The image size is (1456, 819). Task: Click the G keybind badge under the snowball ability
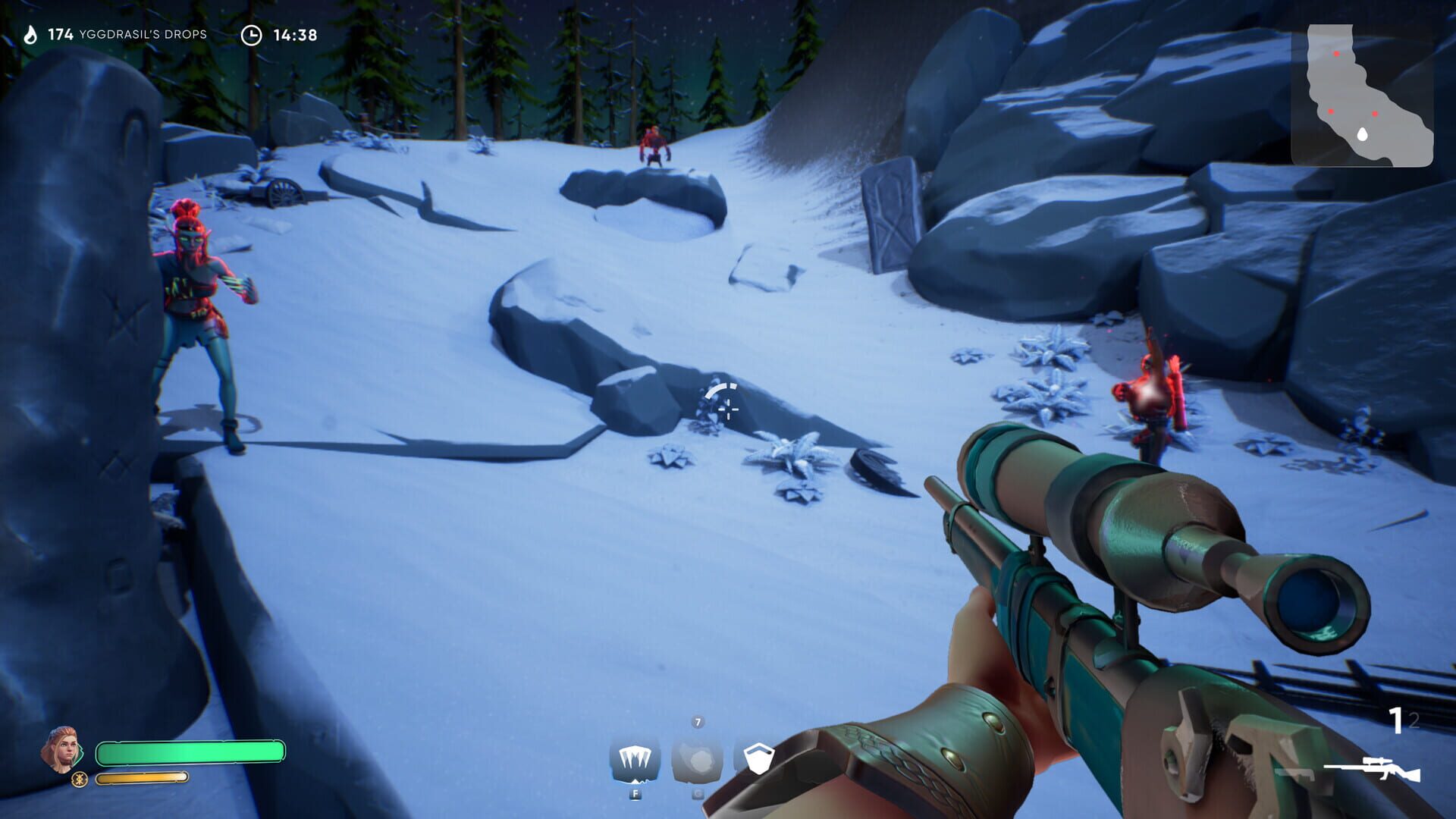[x=698, y=793]
